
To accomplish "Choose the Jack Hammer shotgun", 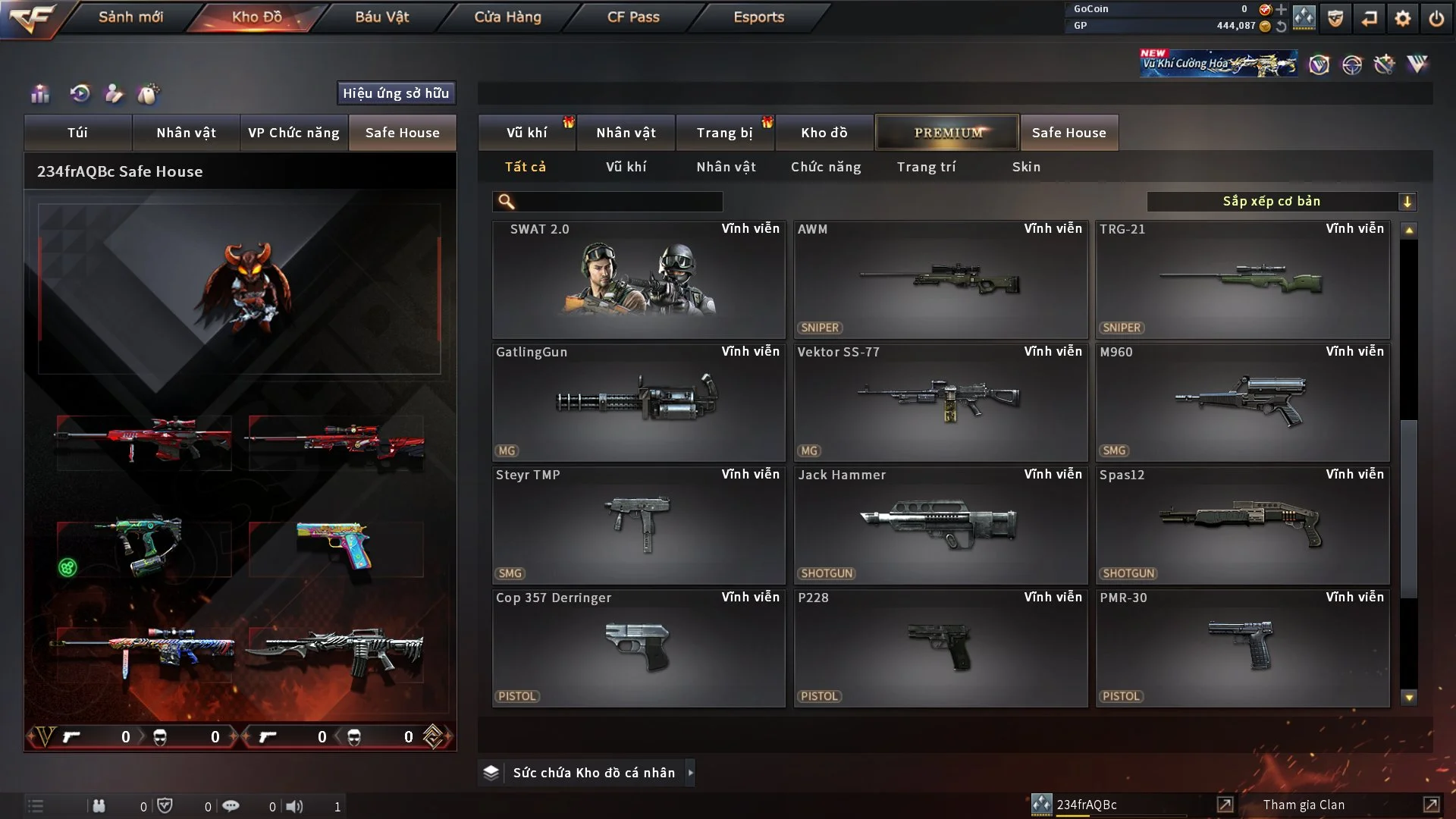I will point(940,526).
